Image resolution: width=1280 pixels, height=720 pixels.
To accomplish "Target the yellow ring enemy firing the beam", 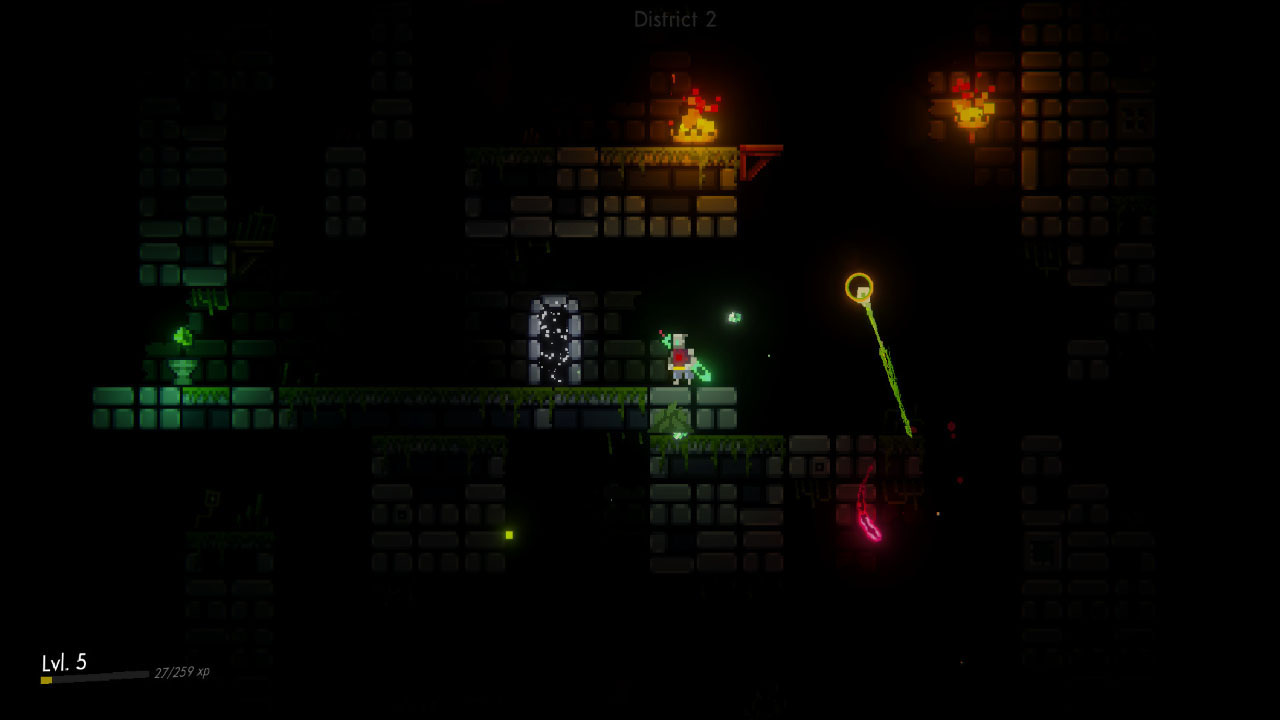I will (x=860, y=285).
